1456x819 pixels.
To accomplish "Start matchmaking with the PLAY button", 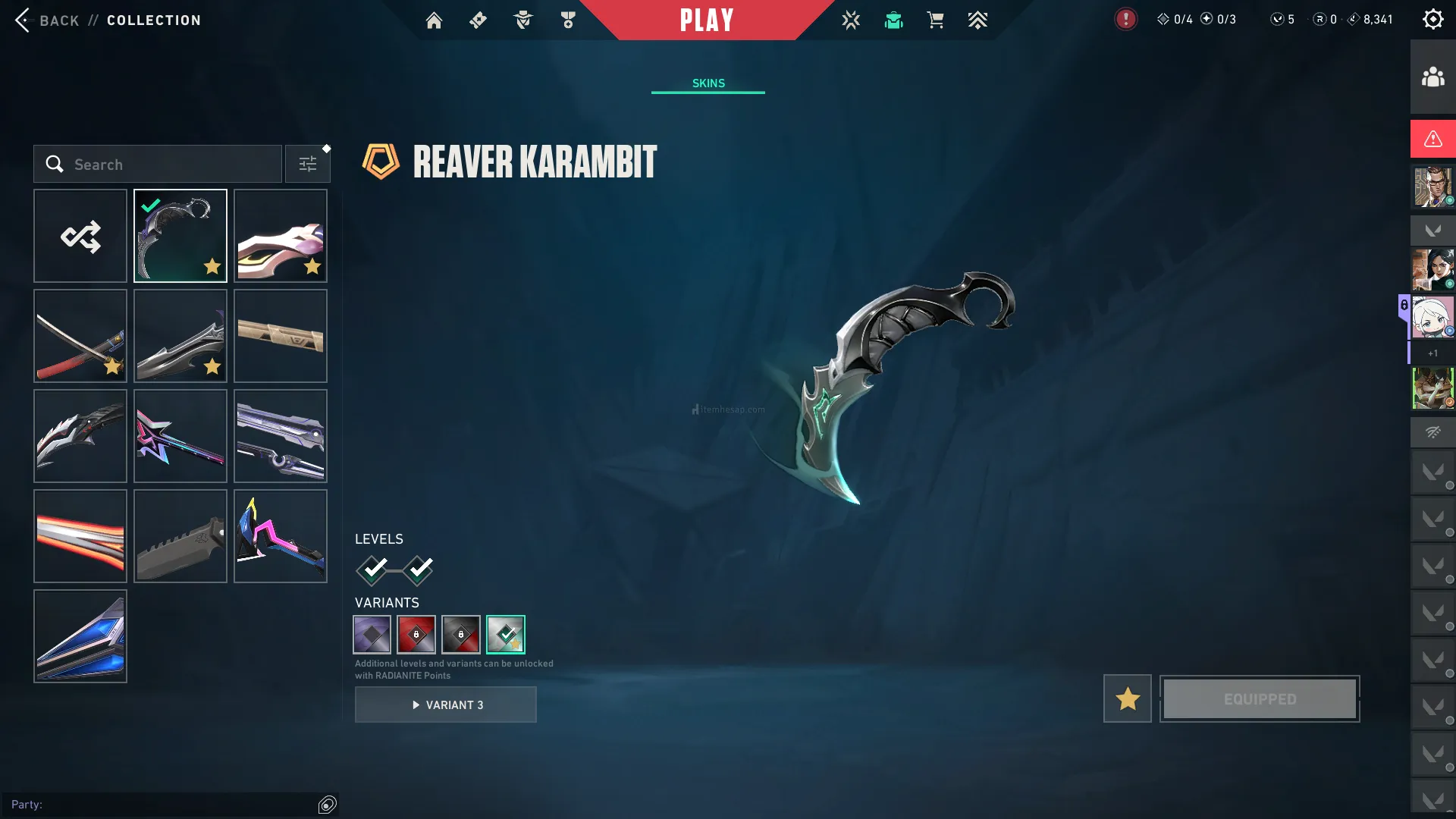I will point(707,20).
